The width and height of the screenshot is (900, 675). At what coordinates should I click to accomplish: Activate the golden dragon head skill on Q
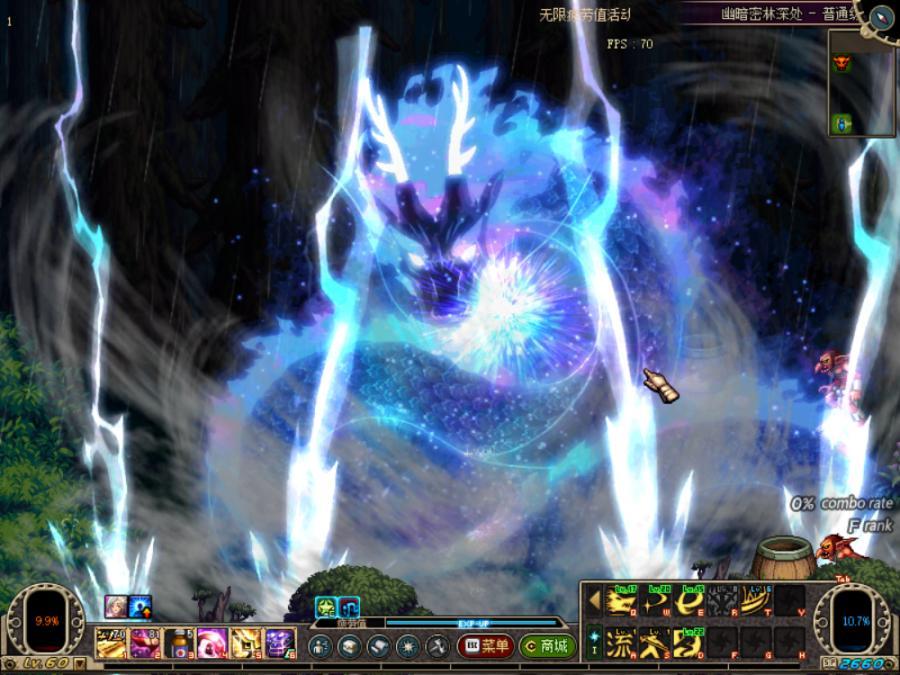coord(622,601)
